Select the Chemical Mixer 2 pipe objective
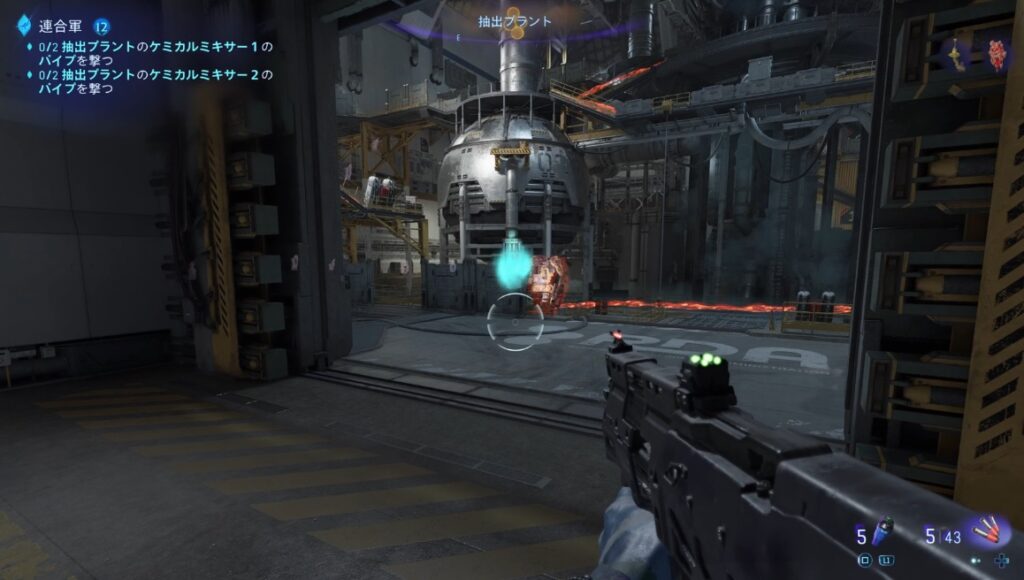This screenshot has width=1024, height=580. click(x=150, y=81)
